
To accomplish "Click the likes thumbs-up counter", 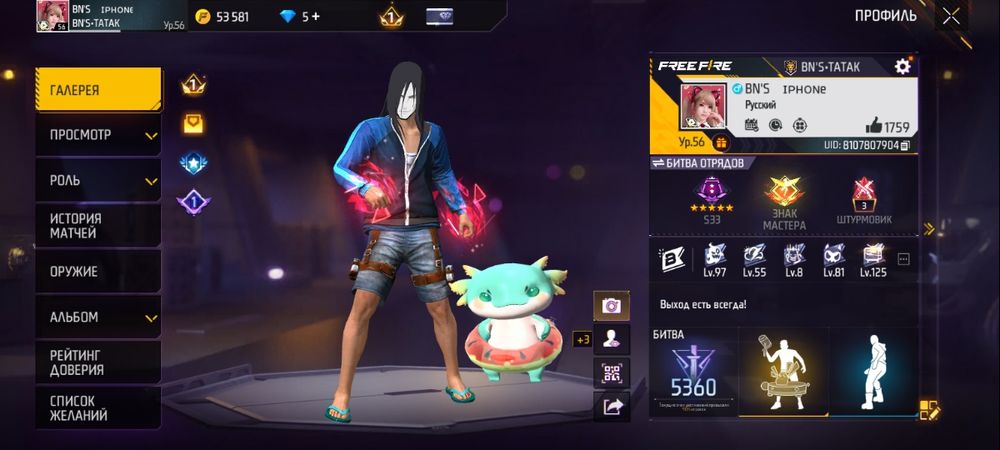I will [x=886, y=127].
